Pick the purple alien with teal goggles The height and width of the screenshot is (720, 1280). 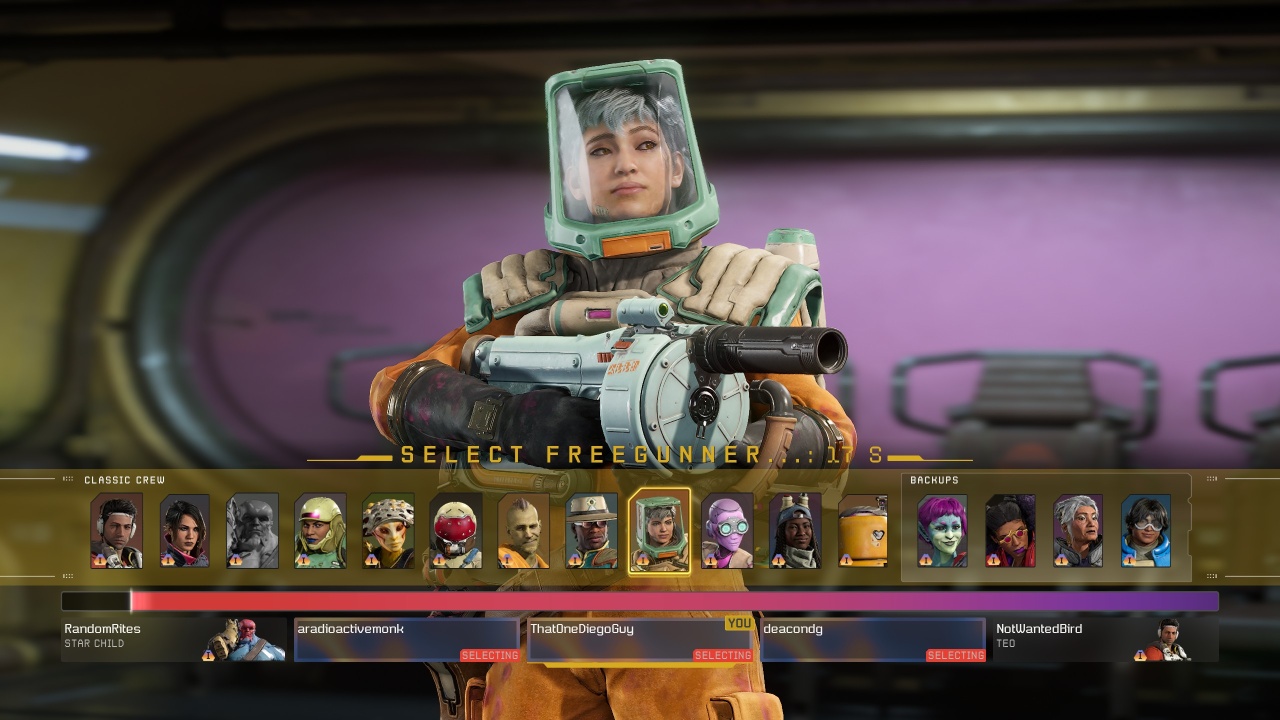727,531
